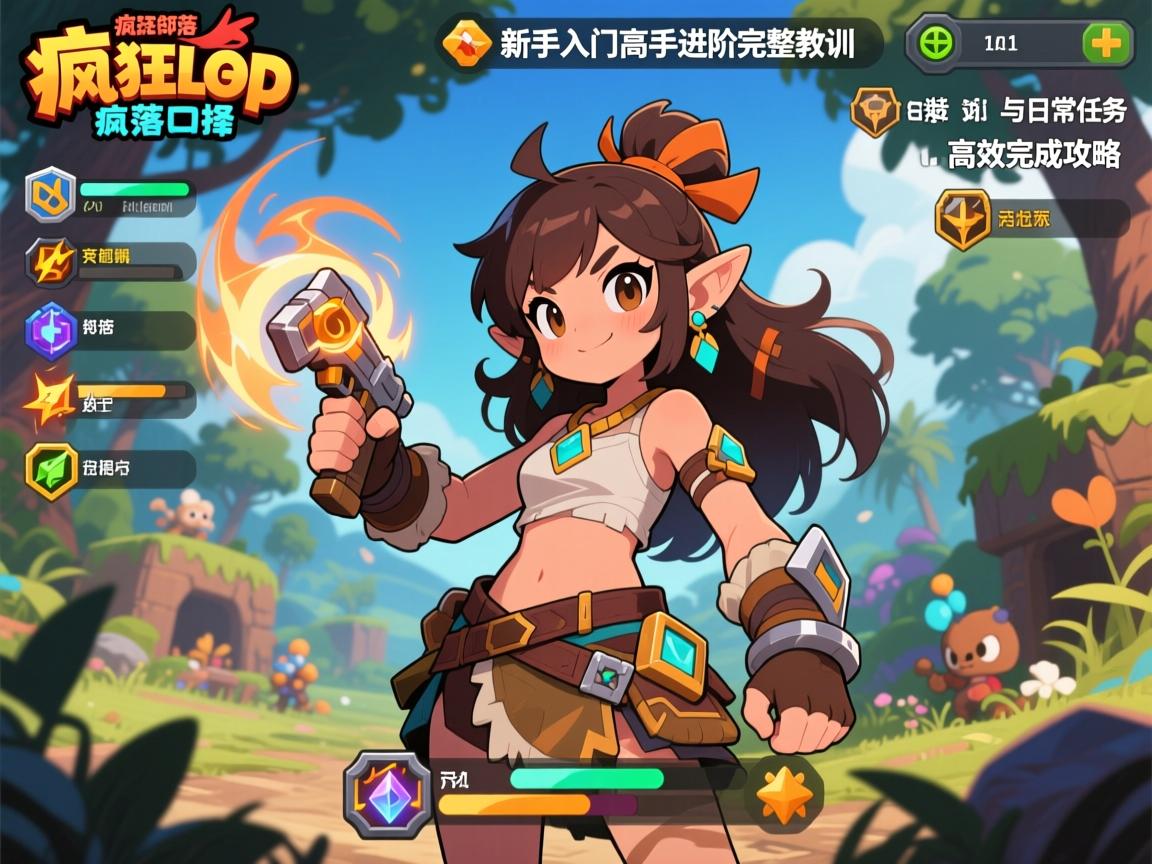Open the 日常任务 daily tasks entry
The image size is (1152, 864).
click(x=990, y=111)
